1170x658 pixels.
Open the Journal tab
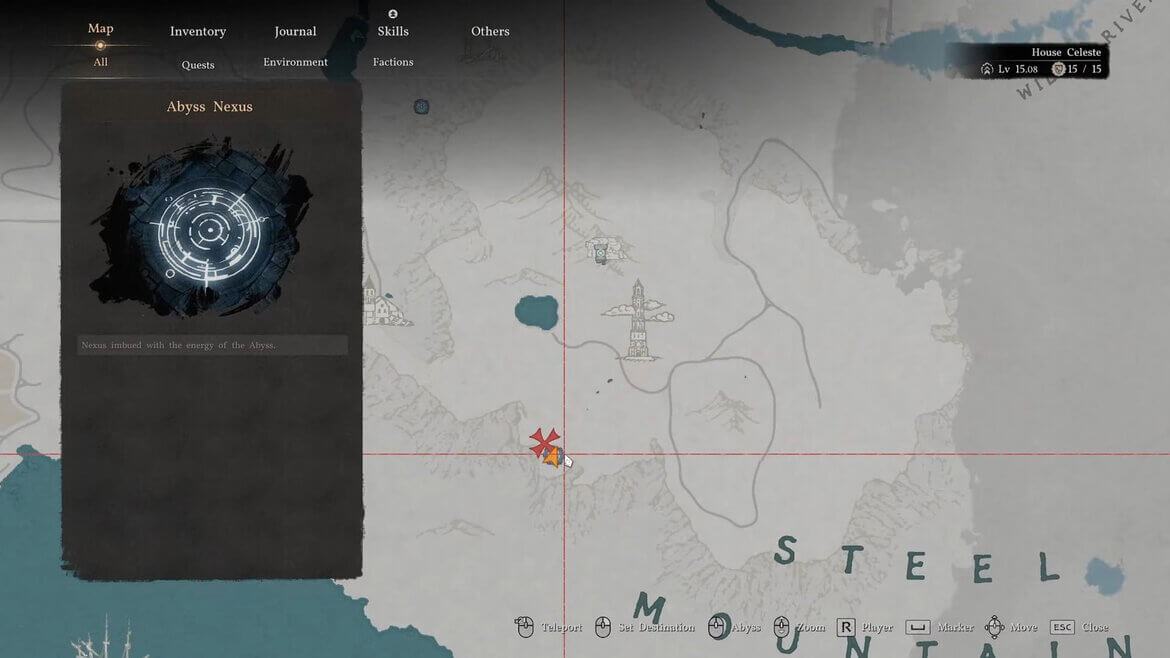[295, 31]
